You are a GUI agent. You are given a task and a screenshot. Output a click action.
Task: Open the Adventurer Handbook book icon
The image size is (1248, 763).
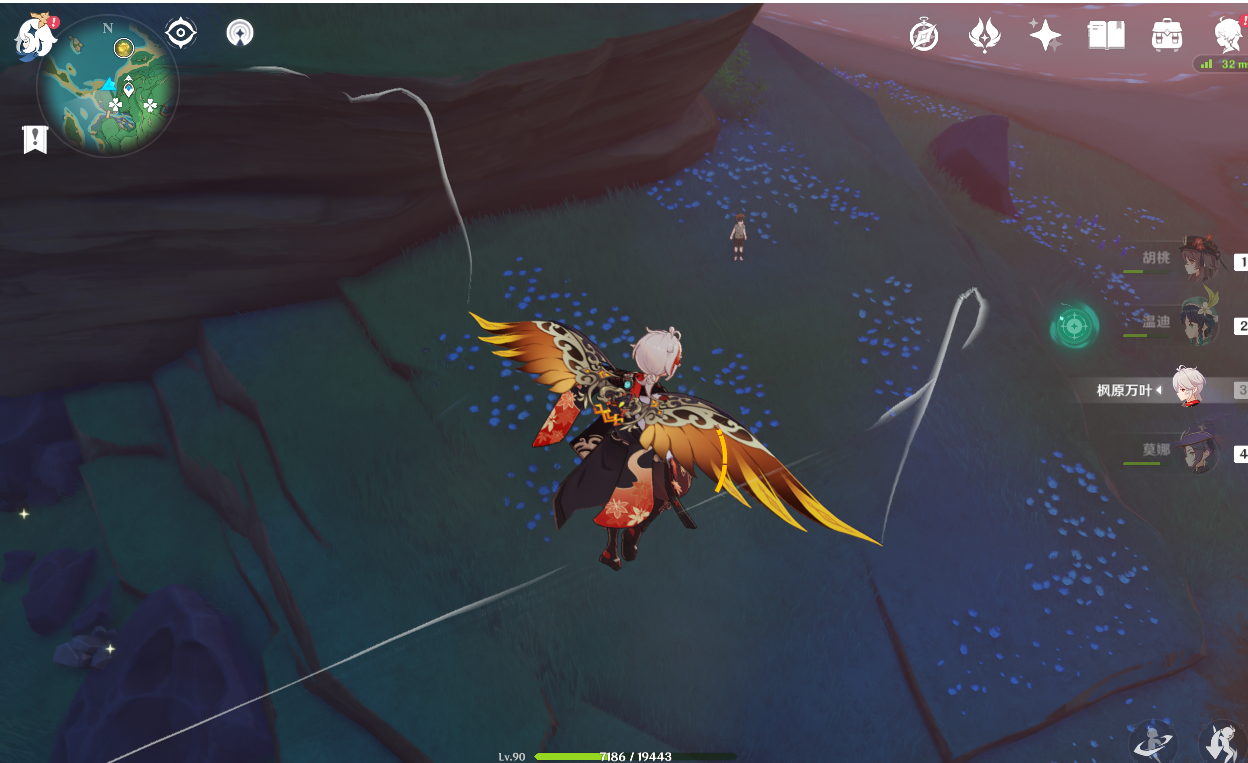(1106, 36)
